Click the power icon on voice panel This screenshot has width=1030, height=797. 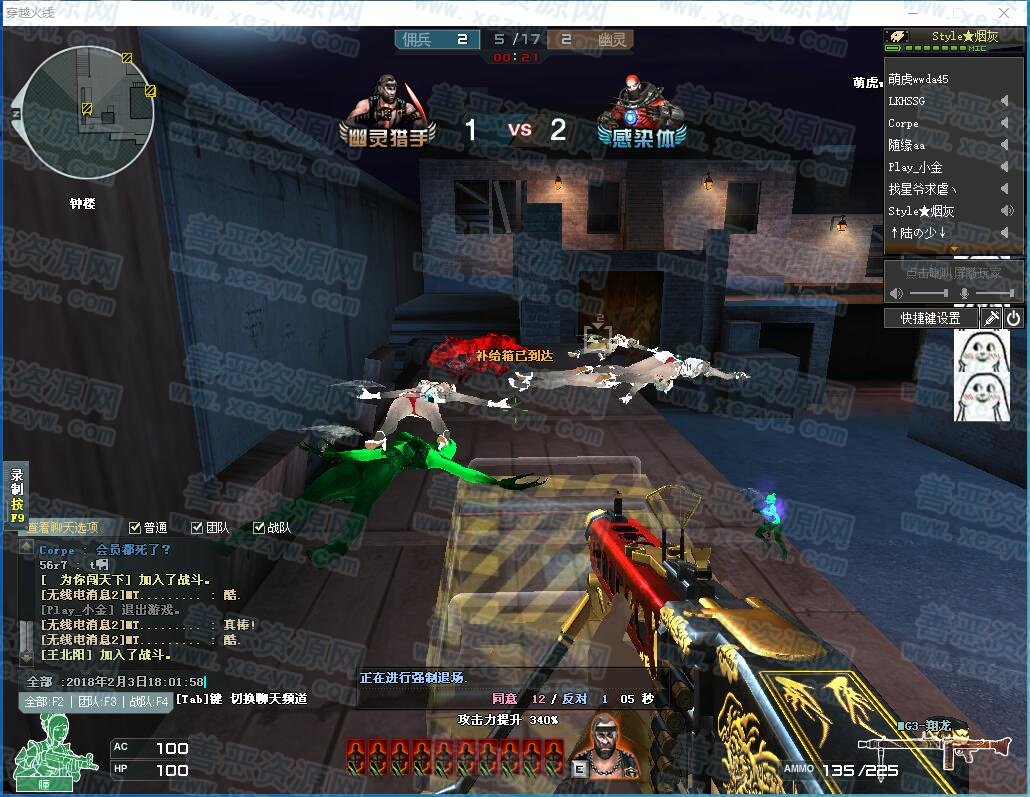1013,318
